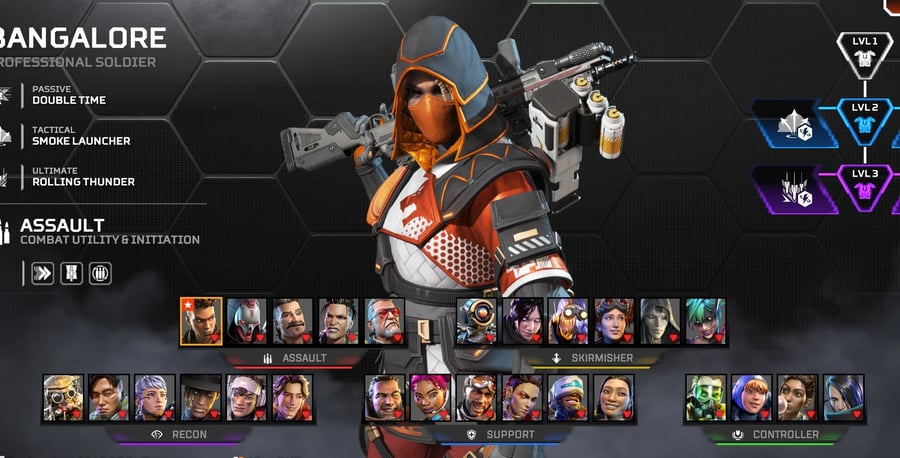Open the Smoke Launcher tactical ability
The image size is (900, 458).
(x=81, y=136)
